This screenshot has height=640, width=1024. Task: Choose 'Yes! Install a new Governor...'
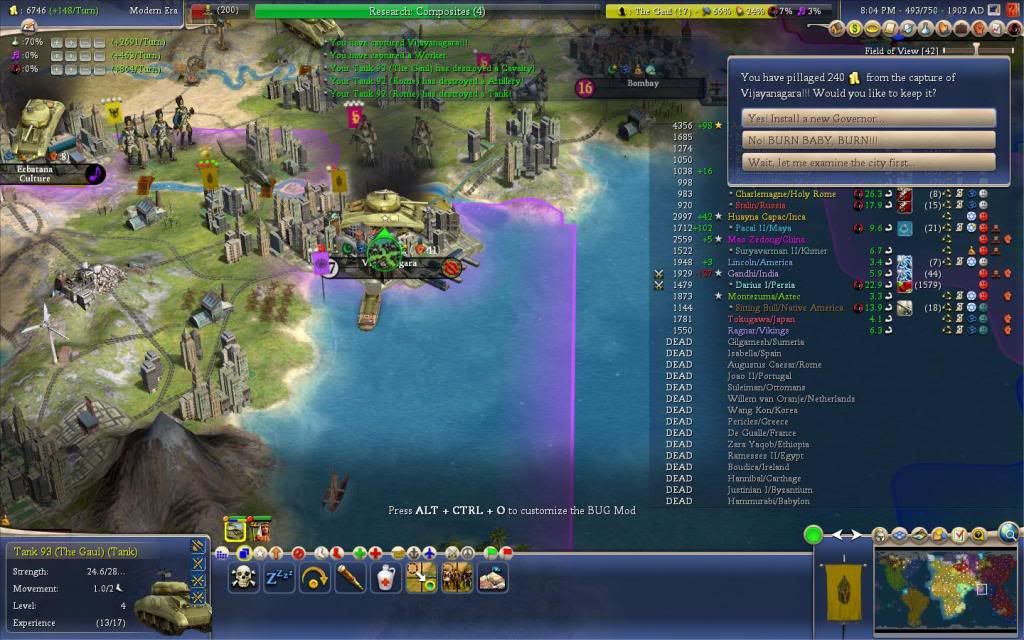(869, 118)
